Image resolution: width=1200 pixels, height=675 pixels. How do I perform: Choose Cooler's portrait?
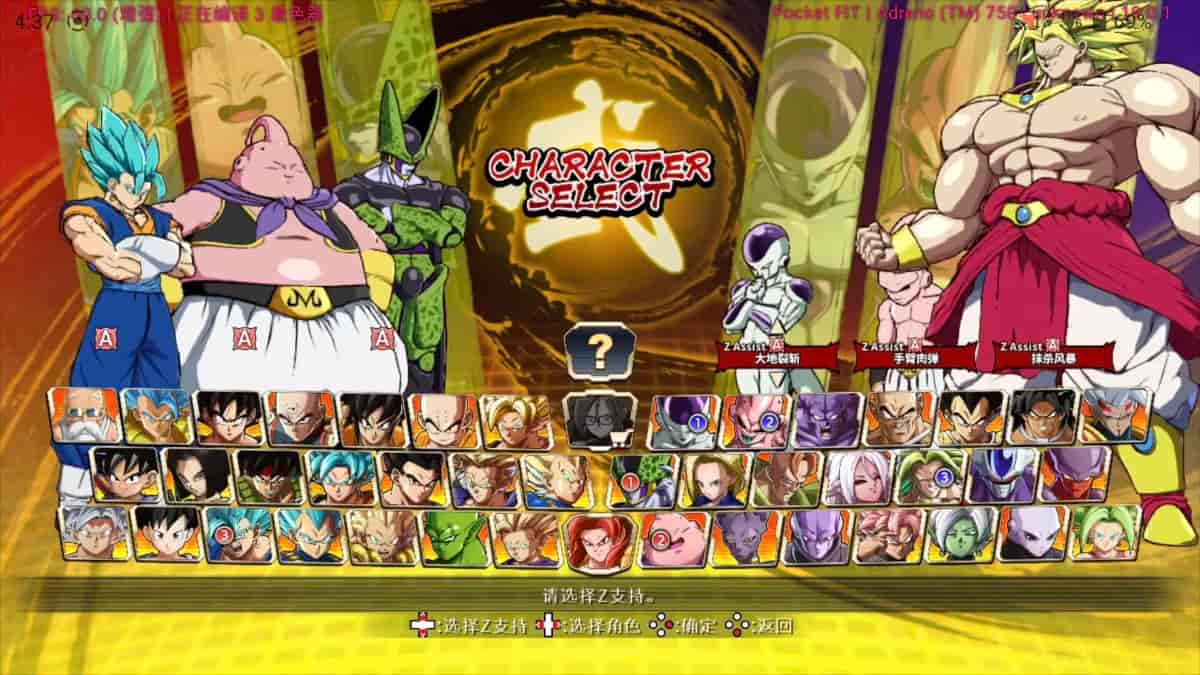pyautogui.click(x=1004, y=476)
